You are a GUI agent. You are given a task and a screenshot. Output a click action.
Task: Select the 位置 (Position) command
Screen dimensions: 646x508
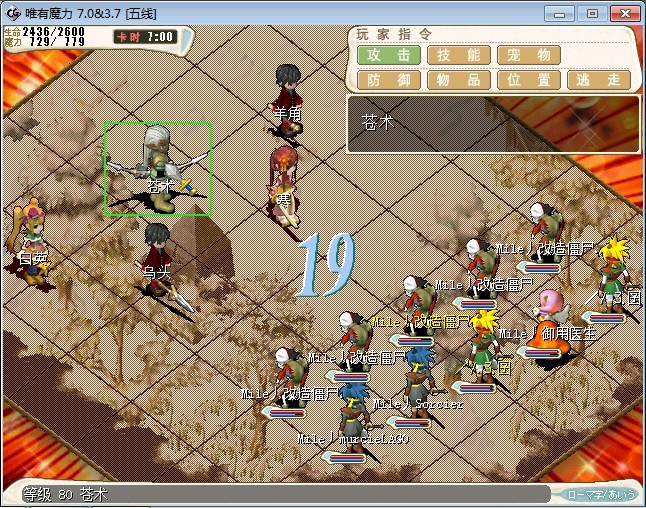[x=529, y=80]
